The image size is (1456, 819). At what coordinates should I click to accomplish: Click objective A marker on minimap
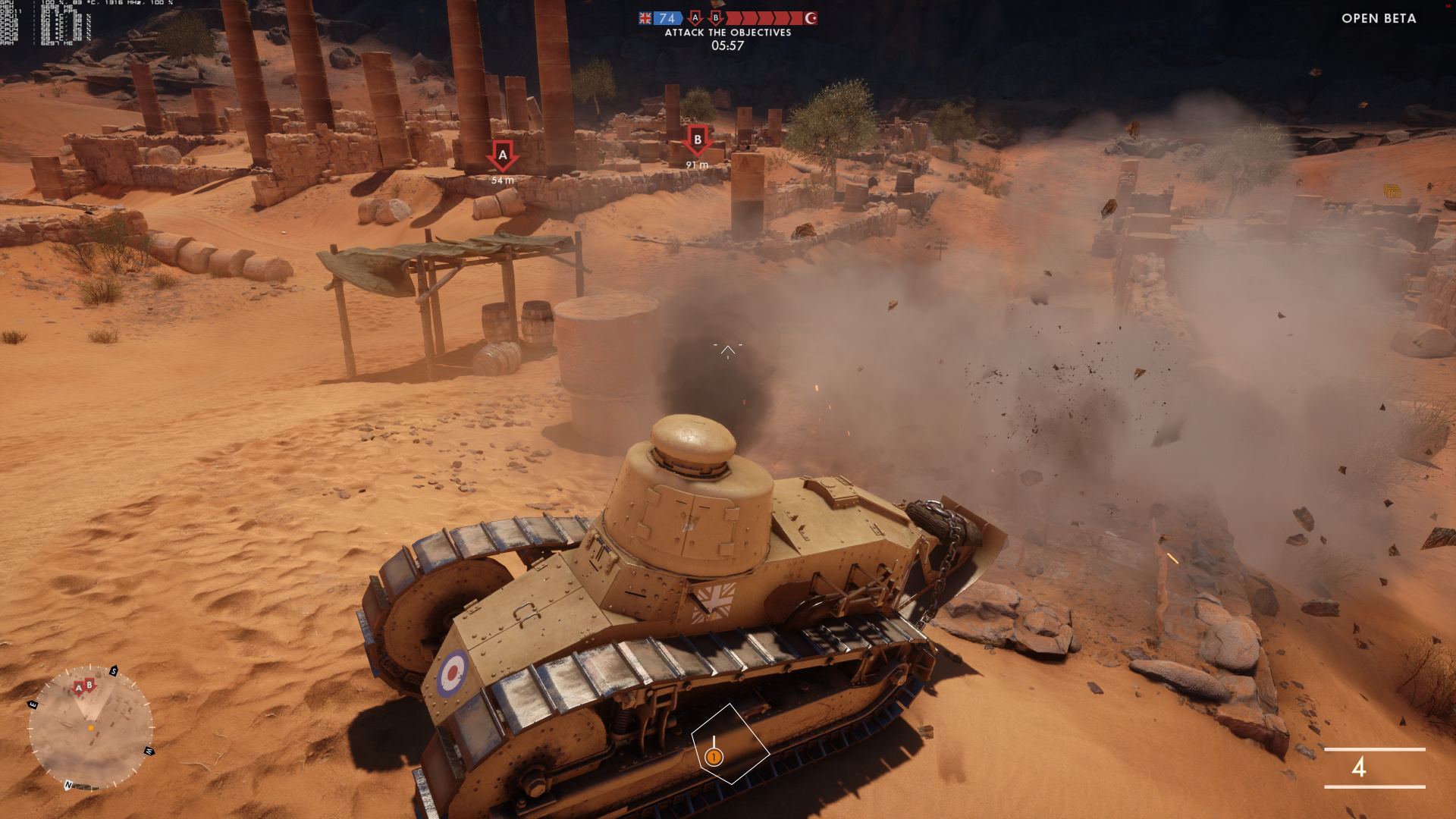(78, 688)
